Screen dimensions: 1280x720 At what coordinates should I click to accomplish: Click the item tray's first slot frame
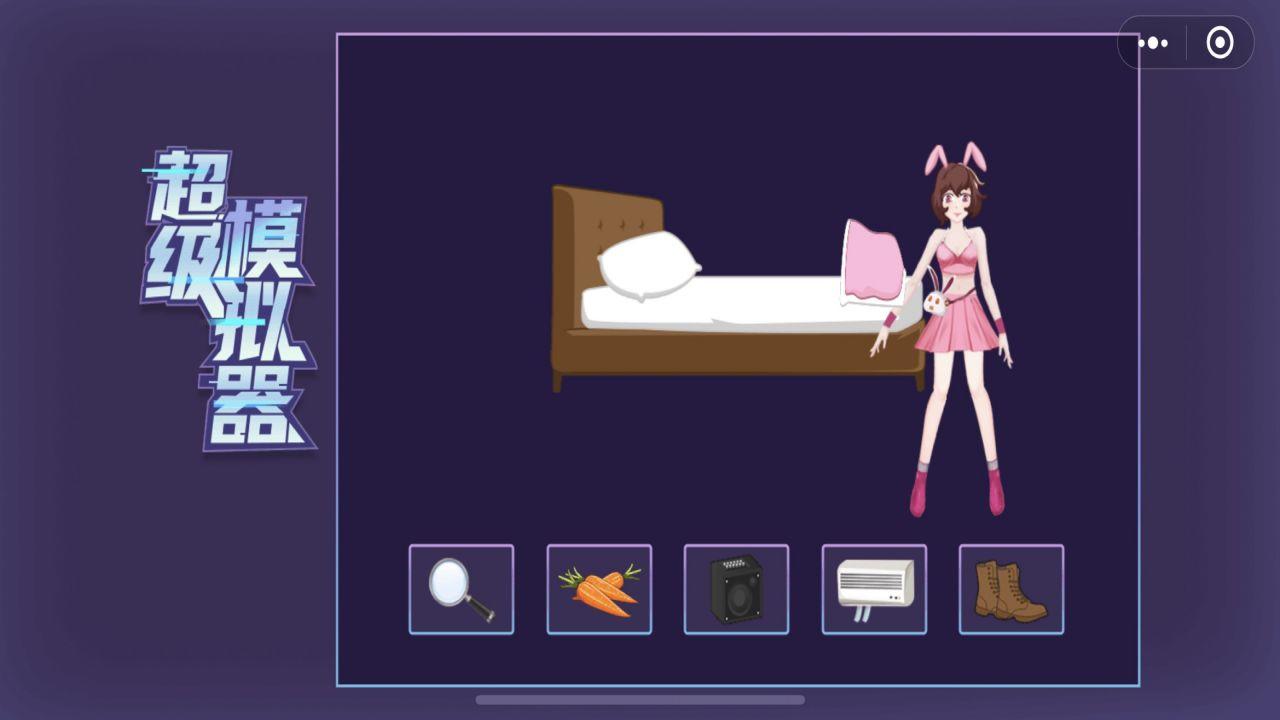point(461,588)
